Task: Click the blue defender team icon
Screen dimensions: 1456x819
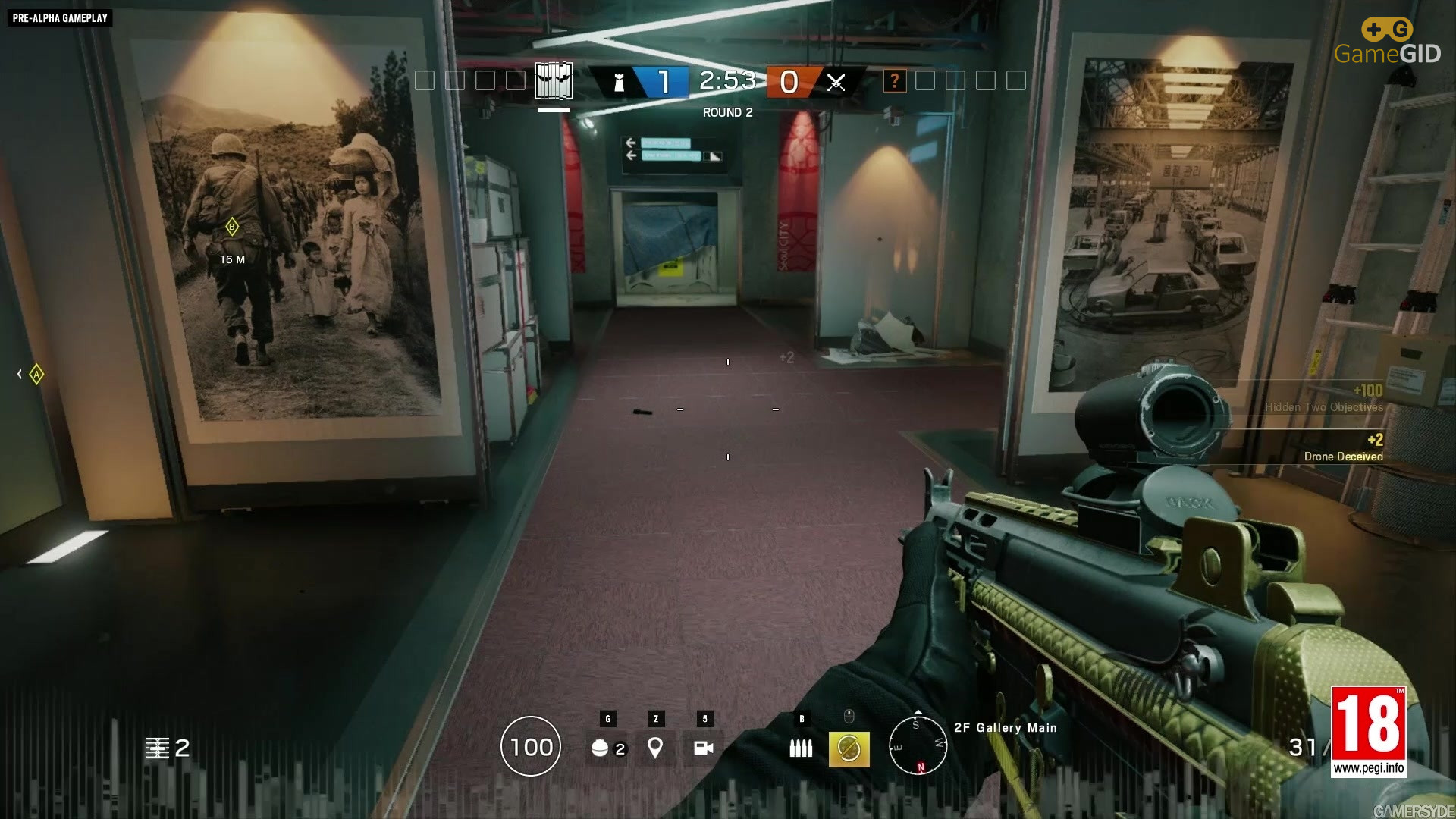Action: click(x=619, y=82)
